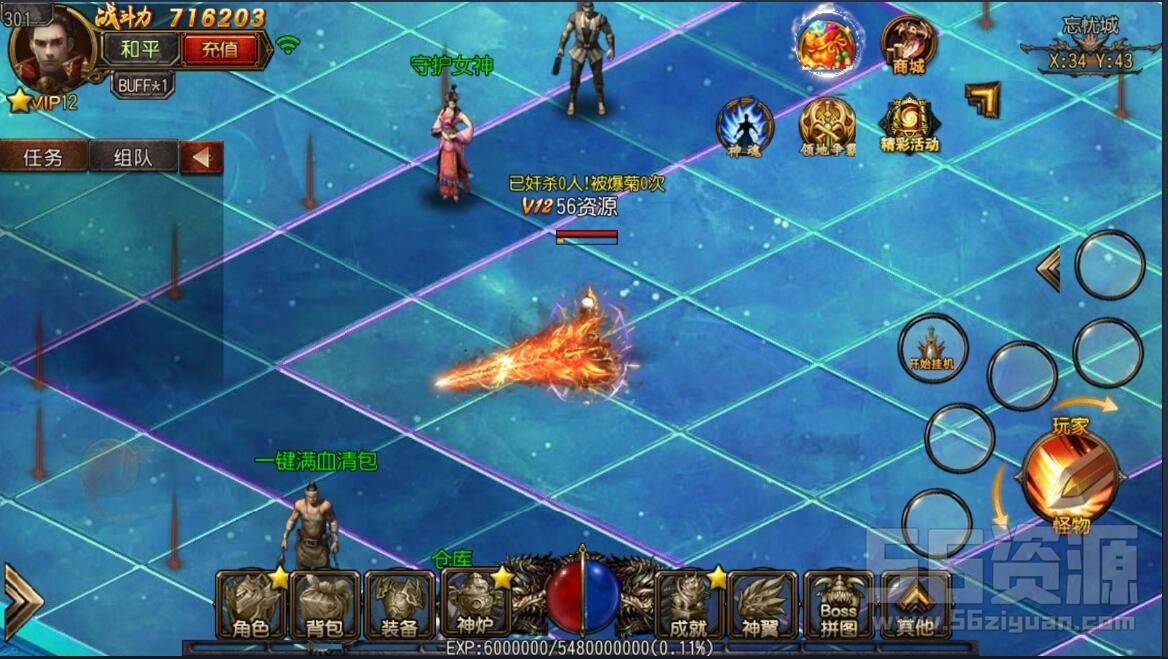Start auto-combat with 开始挂机 button
1168x659 pixels.
tap(932, 348)
